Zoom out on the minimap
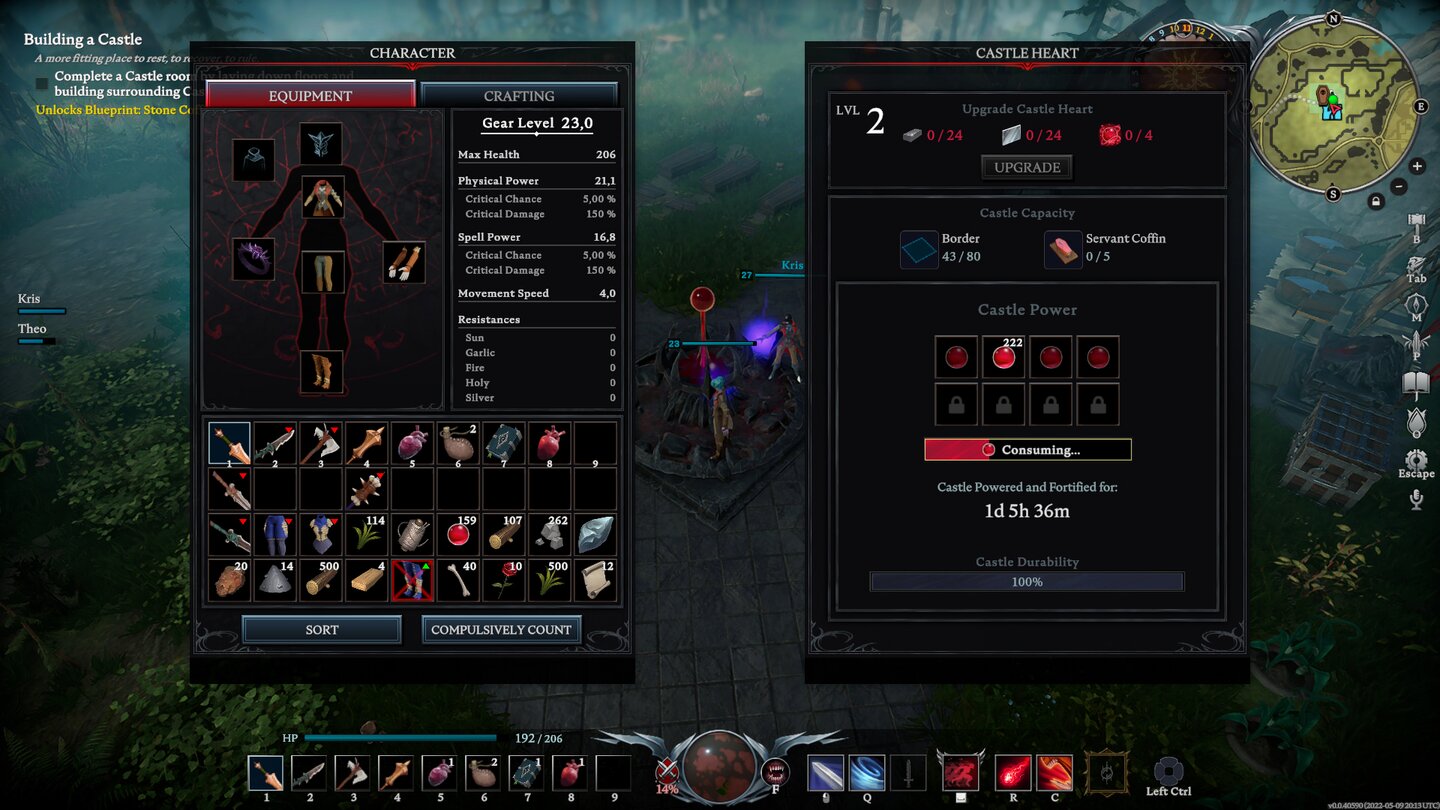 pyautogui.click(x=1399, y=186)
